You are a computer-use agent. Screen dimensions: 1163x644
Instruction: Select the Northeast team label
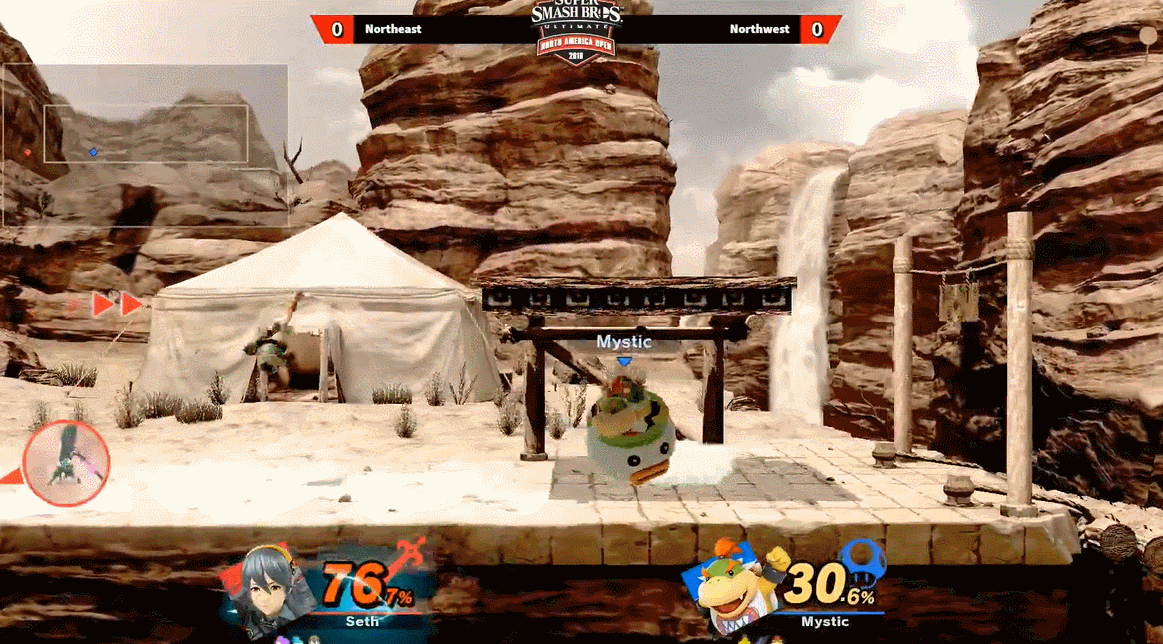(x=393, y=29)
